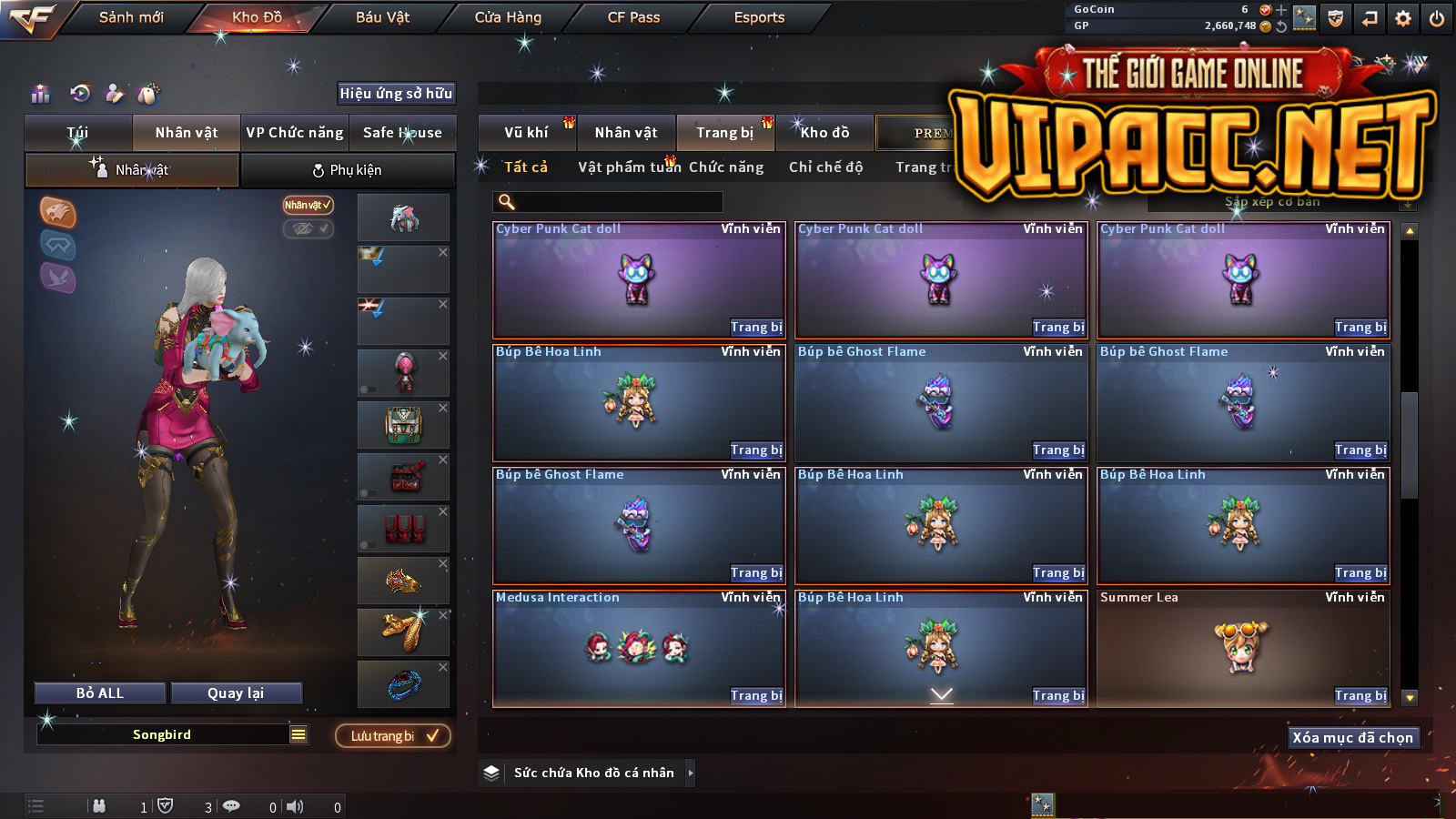
Task: Choose the Phụ kiện accessories sub-tab
Action: 347,170
